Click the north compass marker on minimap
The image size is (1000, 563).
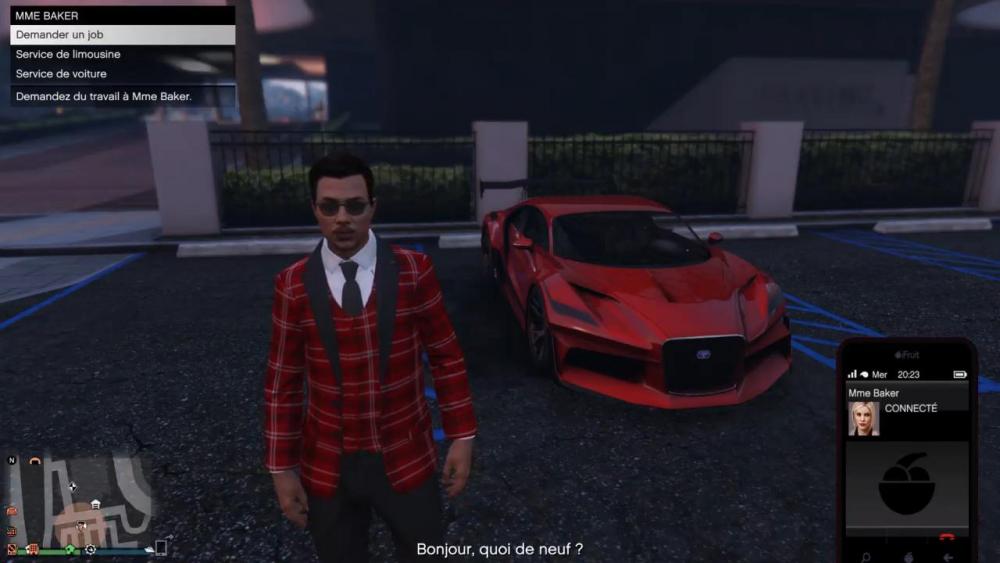click(x=12, y=461)
